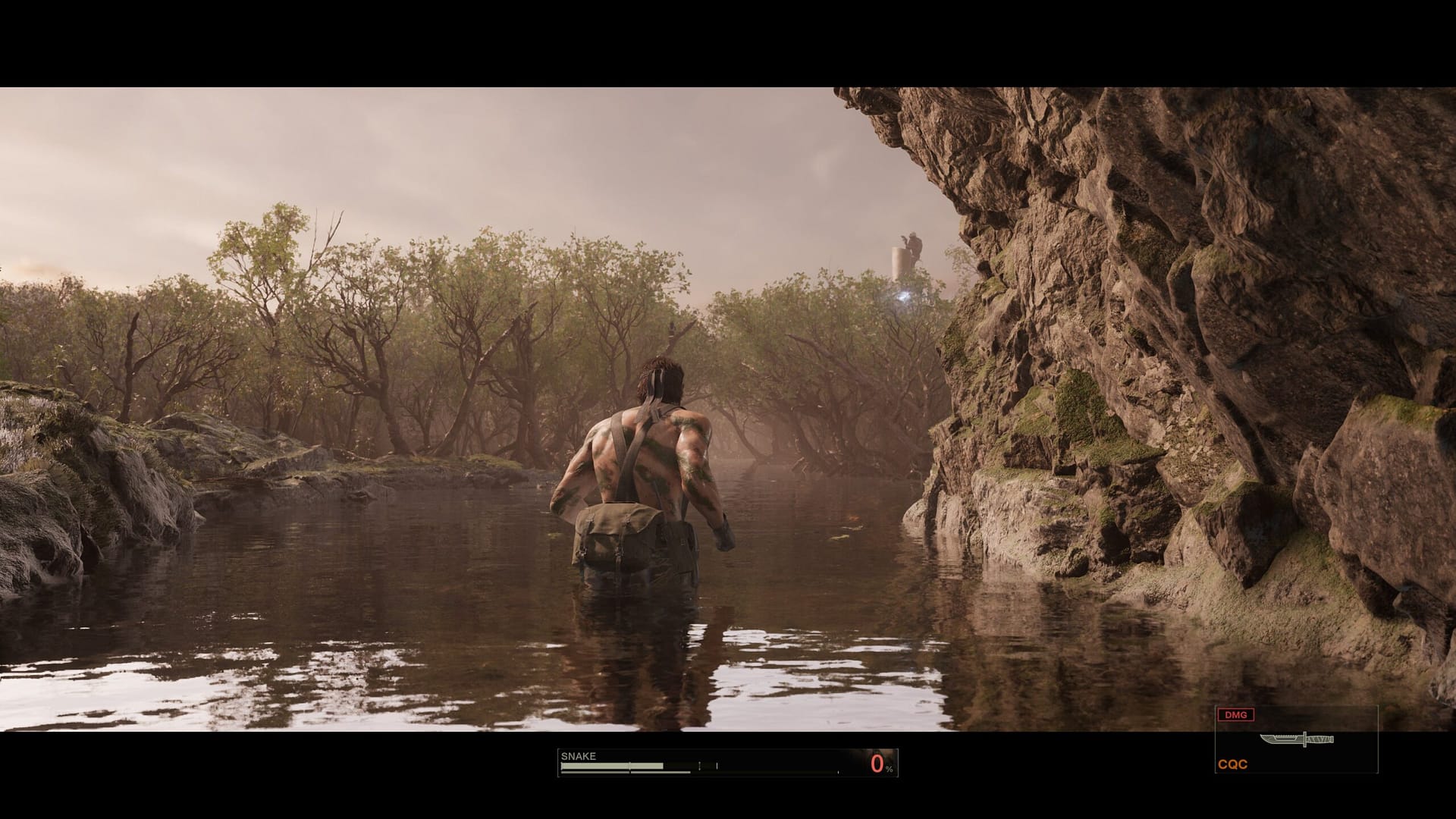The image size is (1456, 819).
Task: Click the divider notch in the health gauge
Action: pyautogui.click(x=629, y=765)
